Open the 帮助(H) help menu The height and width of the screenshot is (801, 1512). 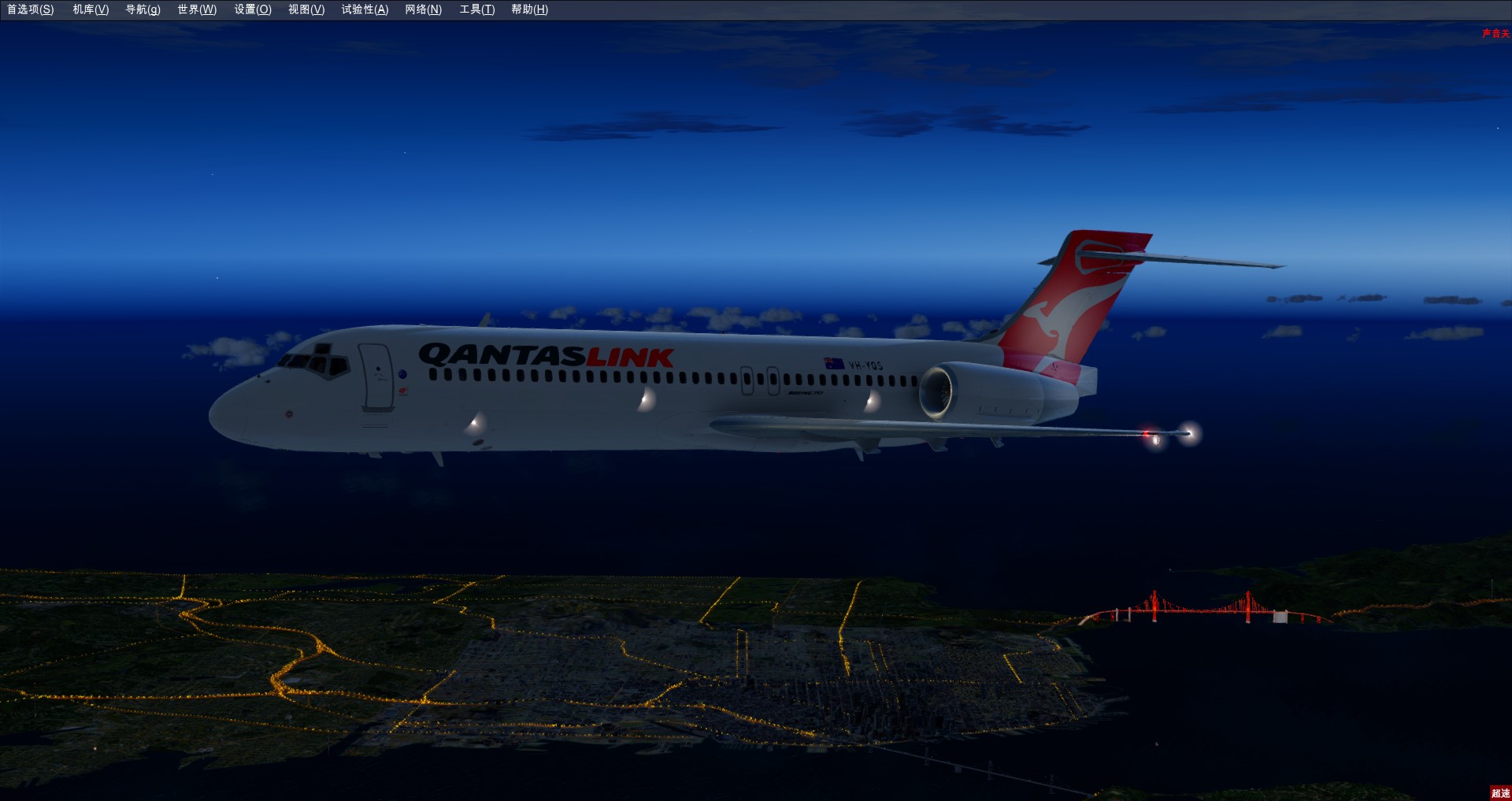(x=529, y=9)
